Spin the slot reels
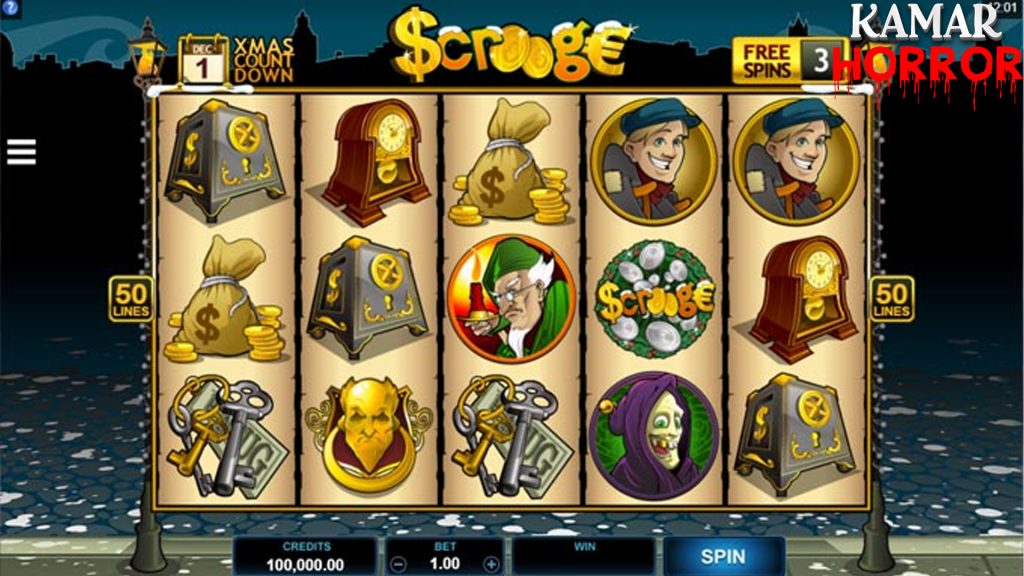 (x=722, y=556)
